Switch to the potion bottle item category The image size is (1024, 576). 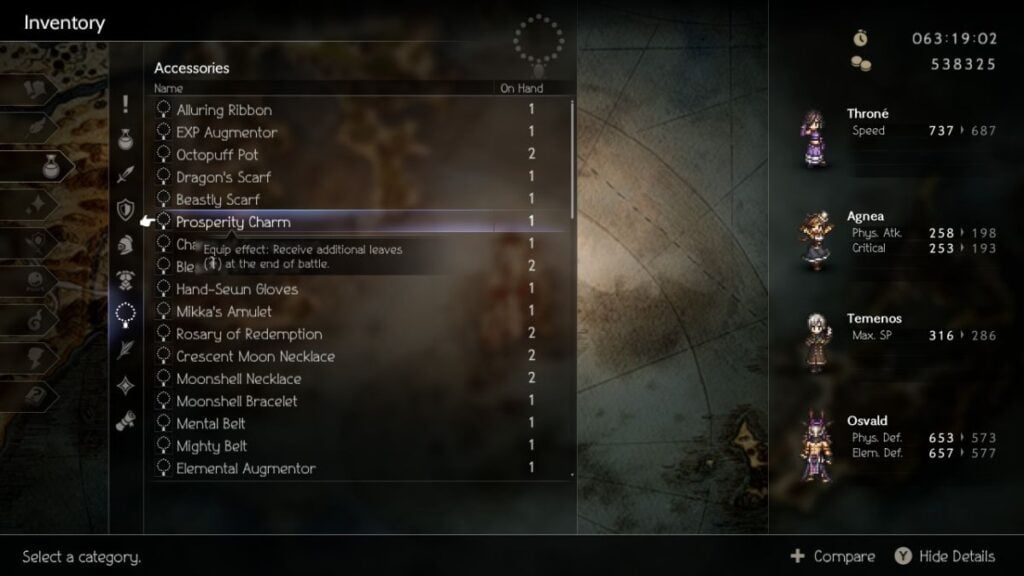[x=125, y=138]
